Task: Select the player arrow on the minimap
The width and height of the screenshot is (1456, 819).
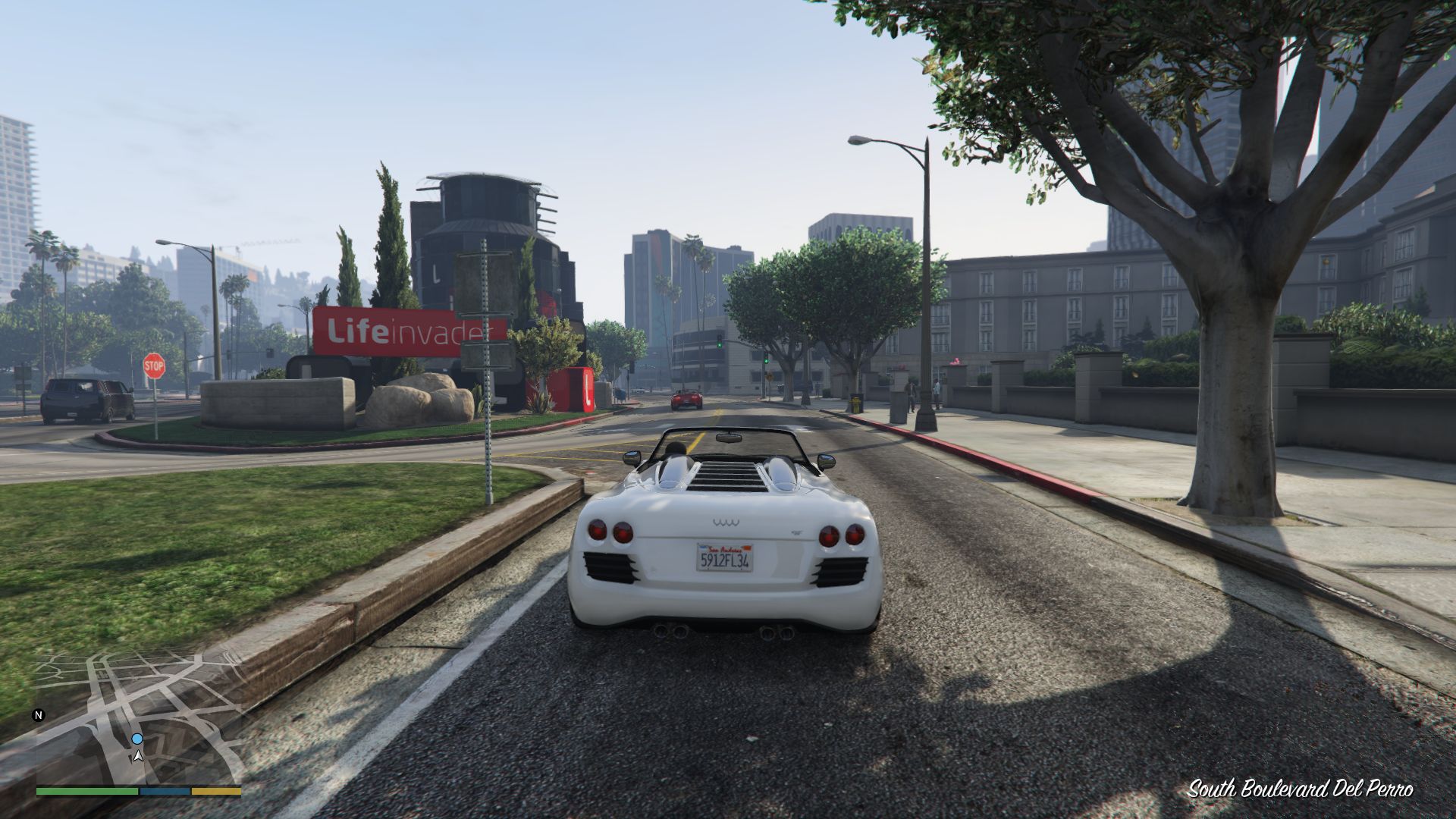Action: point(138,755)
